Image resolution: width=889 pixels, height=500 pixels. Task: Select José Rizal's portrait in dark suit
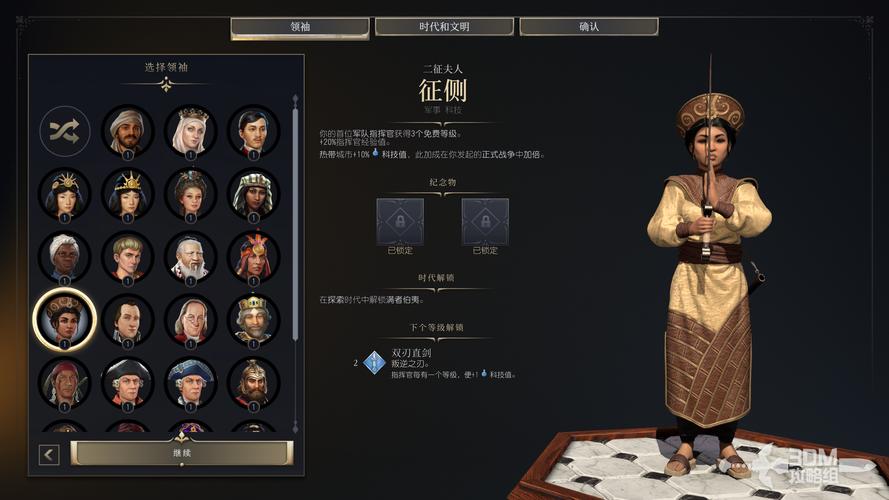pyautogui.click(x=253, y=130)
